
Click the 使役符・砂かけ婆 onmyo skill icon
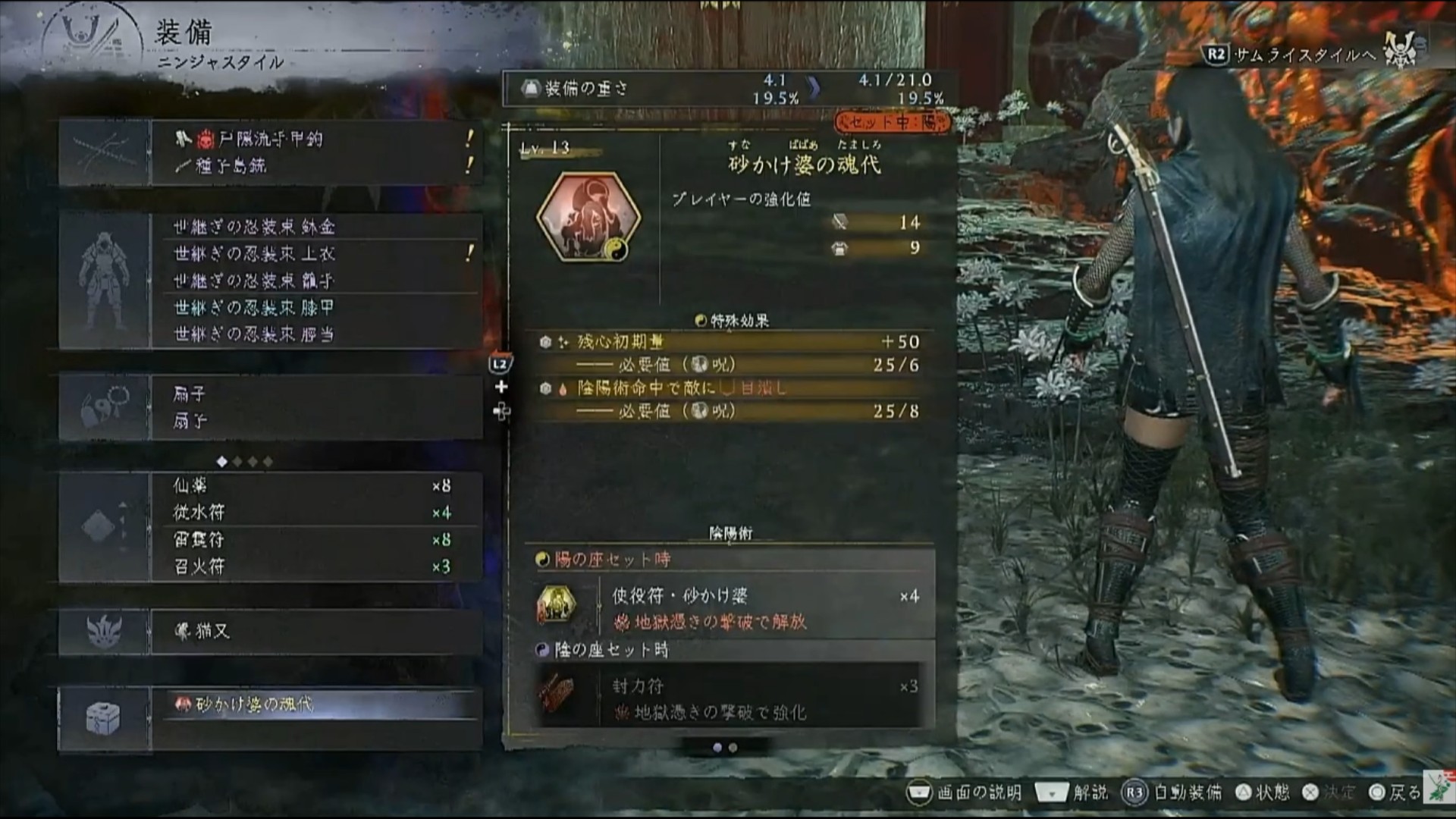point(556,605)
